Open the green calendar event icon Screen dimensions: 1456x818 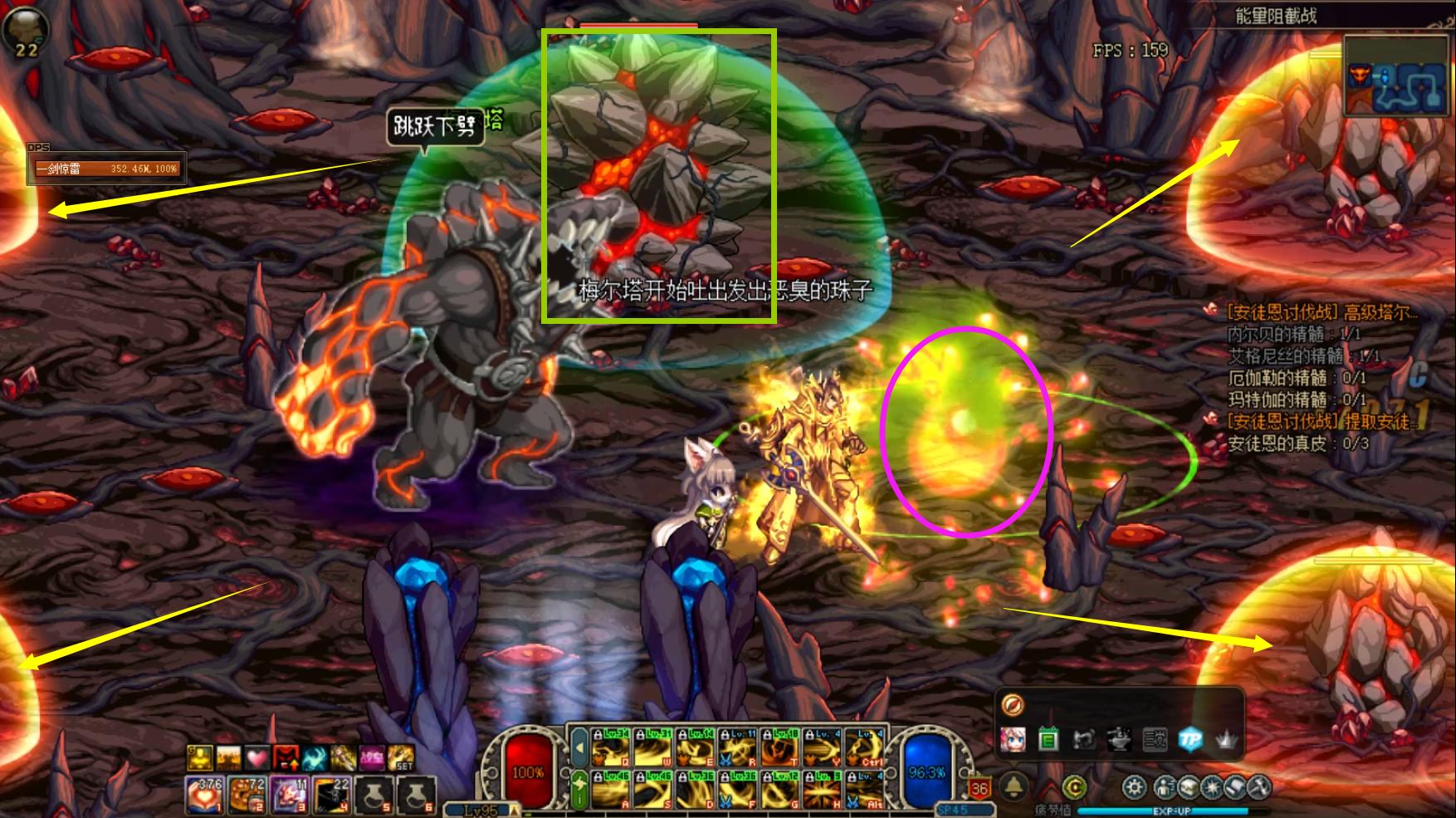(1048, 738)
